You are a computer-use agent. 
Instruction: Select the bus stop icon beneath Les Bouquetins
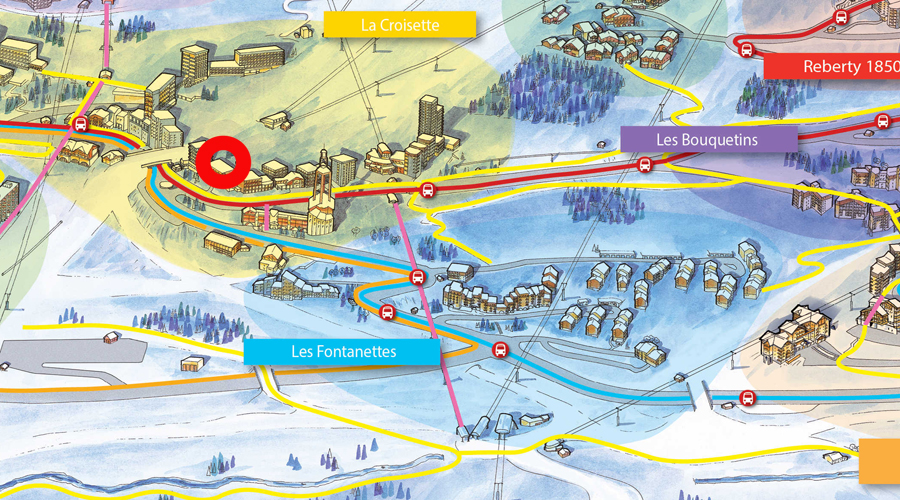(x=645, y=164)
